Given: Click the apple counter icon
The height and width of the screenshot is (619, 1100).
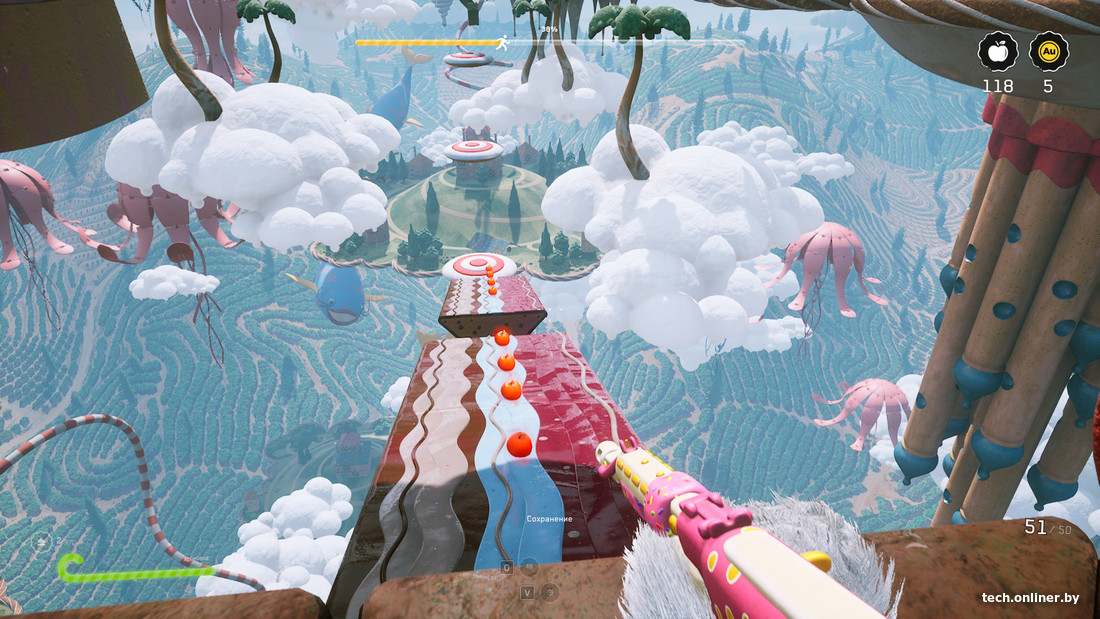Looking at the screenshot, I should click(x=998, y=51).
